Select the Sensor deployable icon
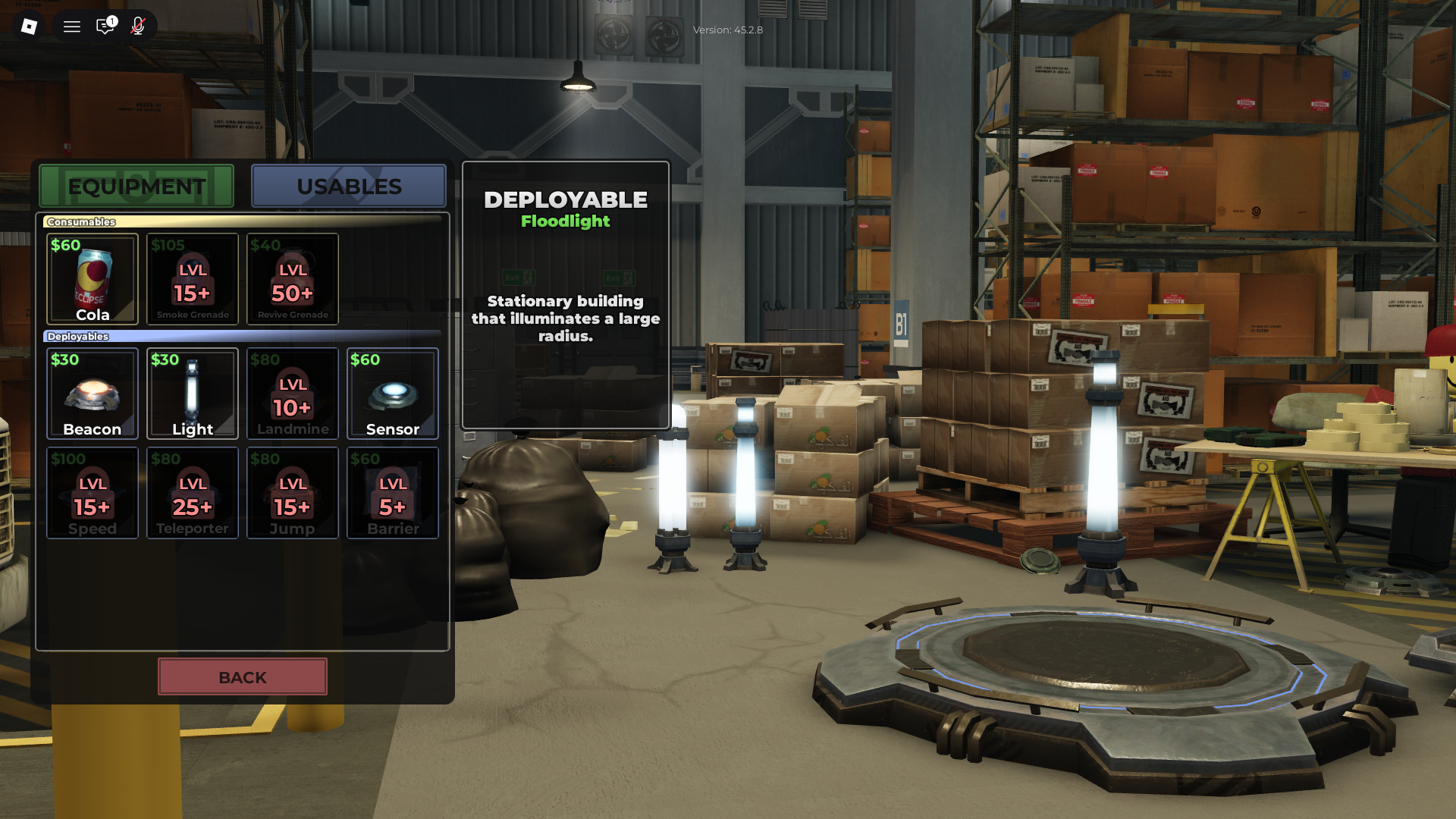Screen dimensions: 1456x819 click(x=392, y=394)
